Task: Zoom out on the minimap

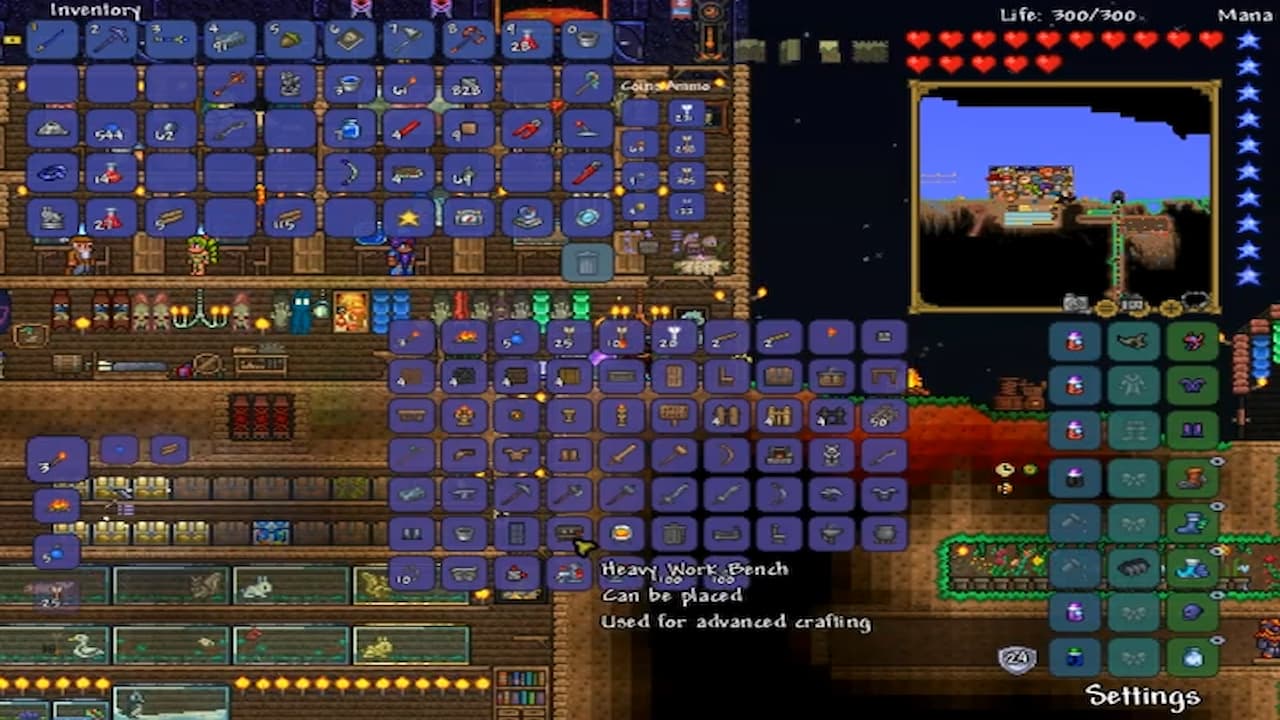Action: coord(1107,306)
